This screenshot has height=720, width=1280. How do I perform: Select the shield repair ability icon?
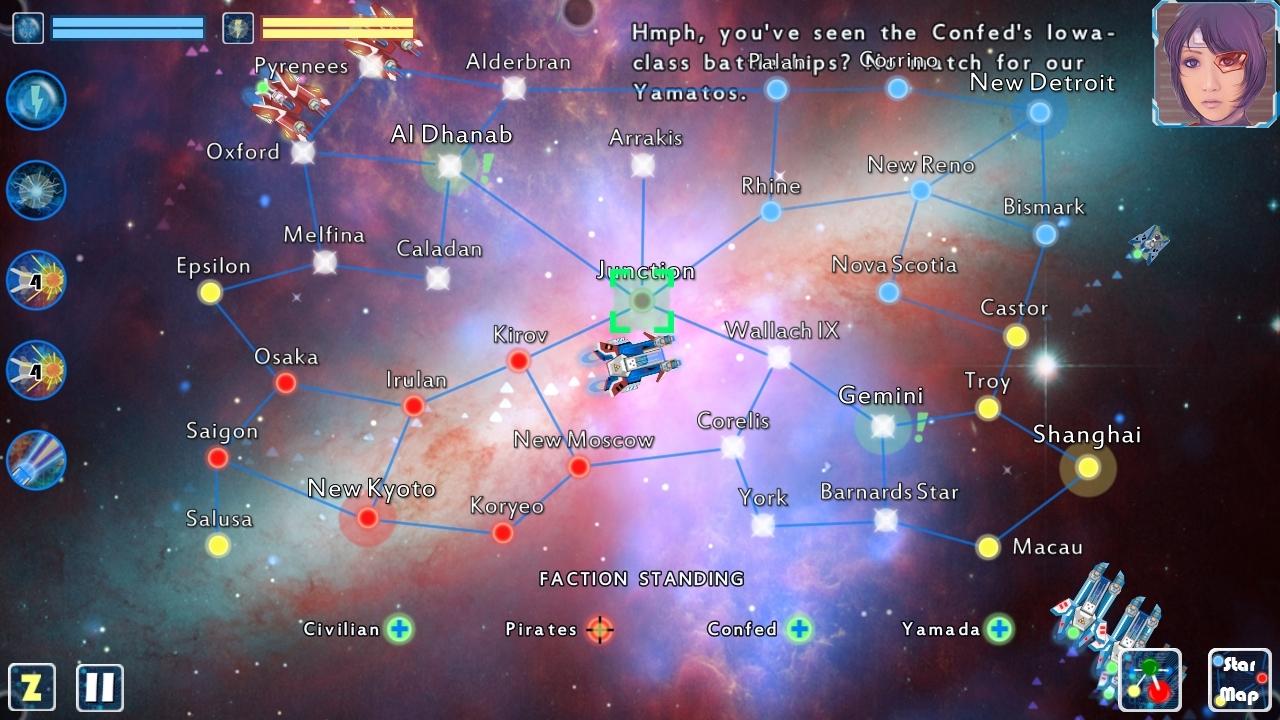point(35,189)
